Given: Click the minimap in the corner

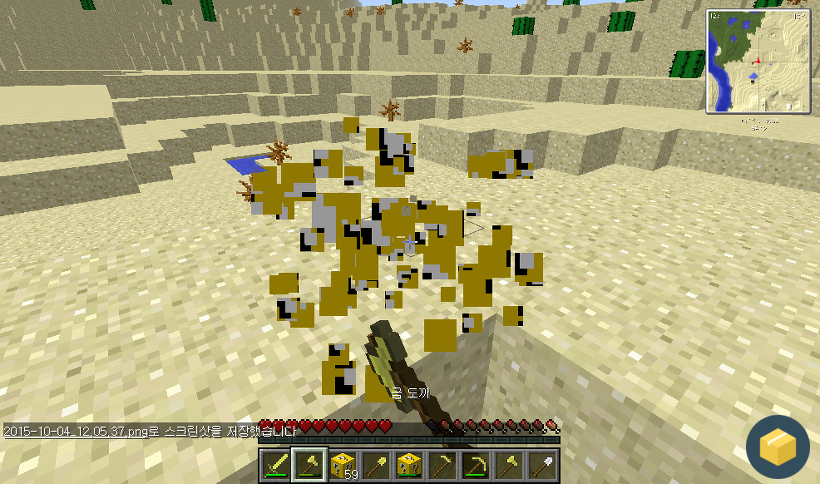Looking at the screenshot, I should (x=757, y=62).
